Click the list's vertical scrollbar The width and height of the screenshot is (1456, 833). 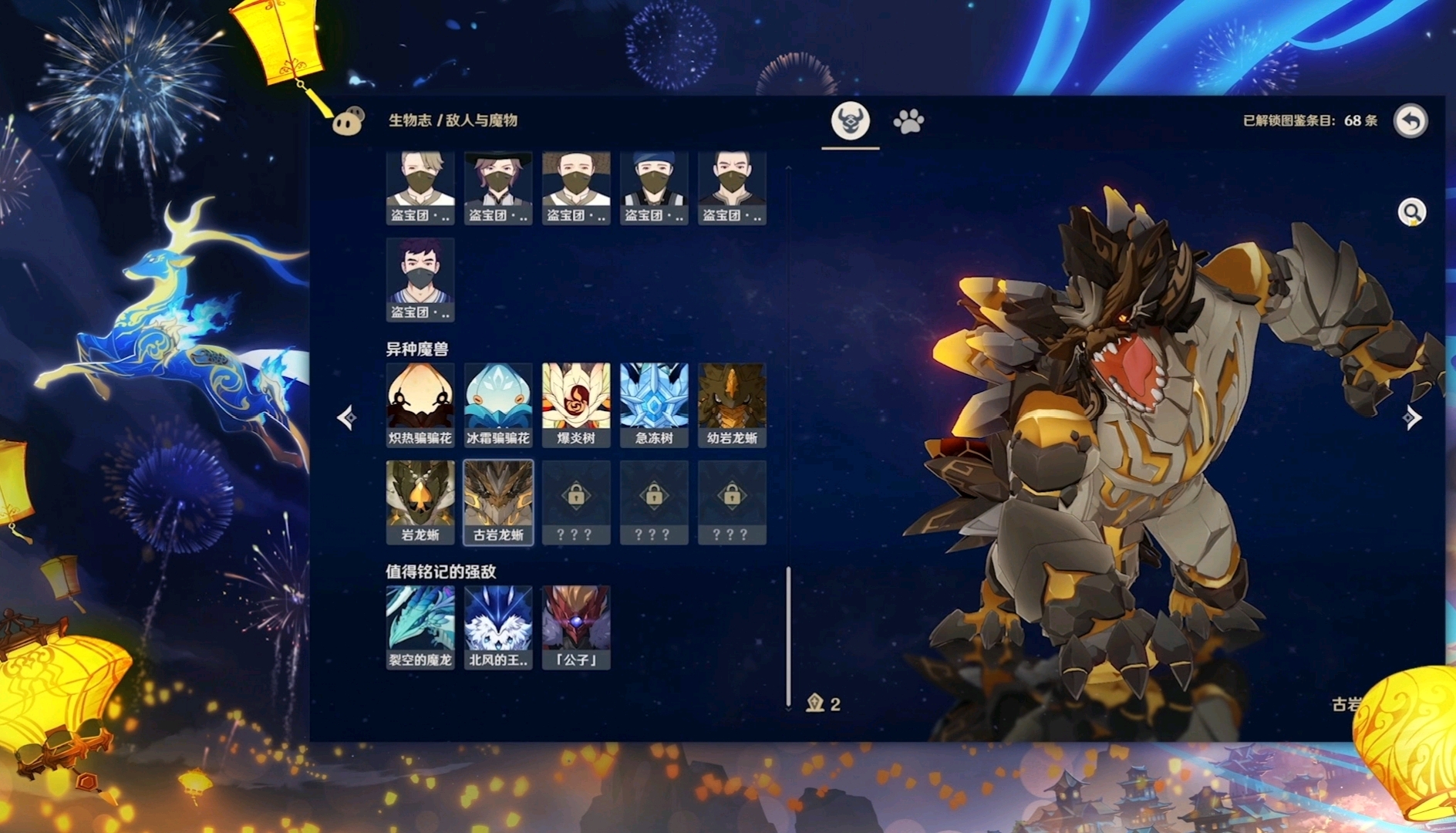(x=788, y=636)
